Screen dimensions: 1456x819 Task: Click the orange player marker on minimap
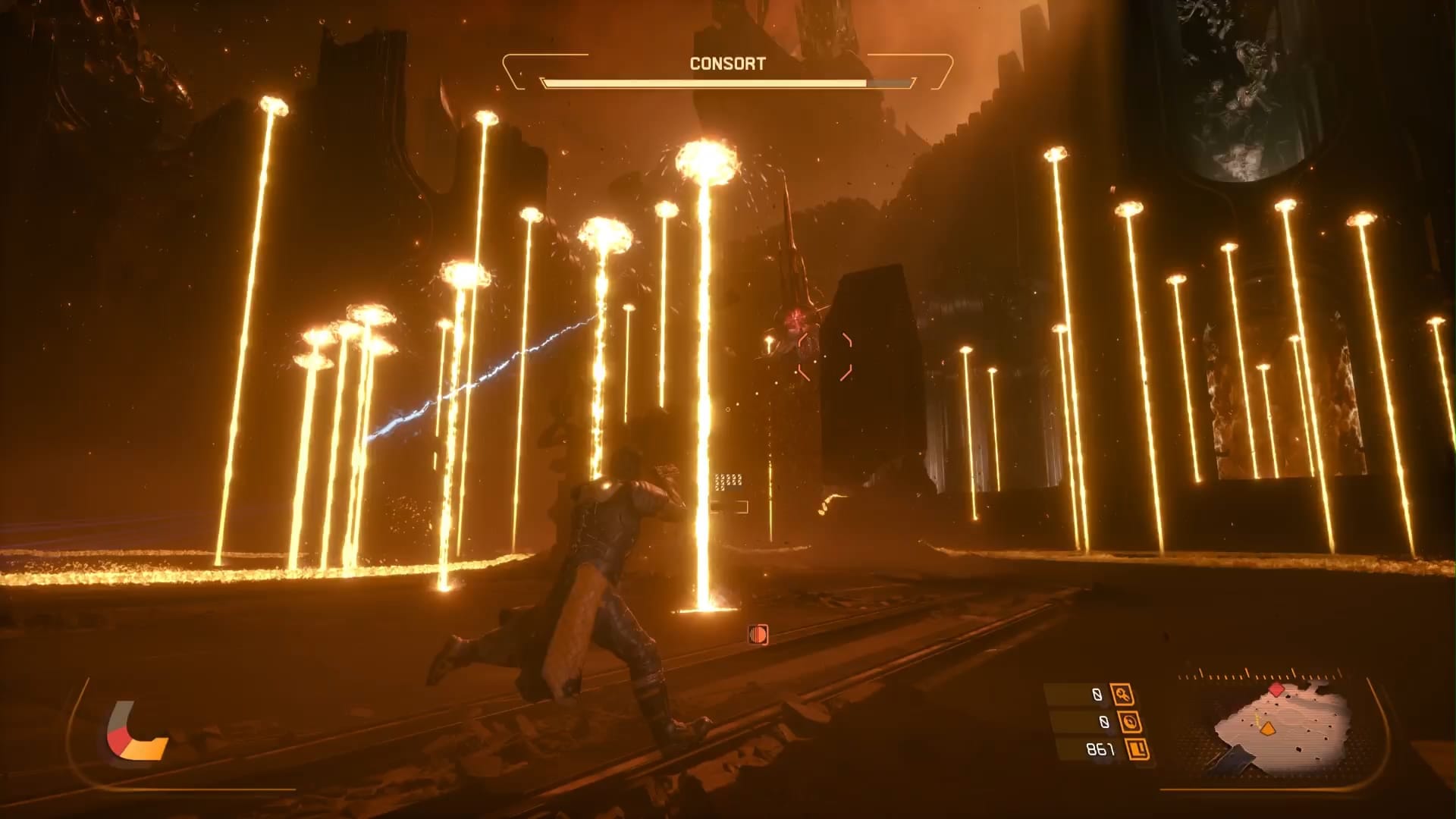1266,729
